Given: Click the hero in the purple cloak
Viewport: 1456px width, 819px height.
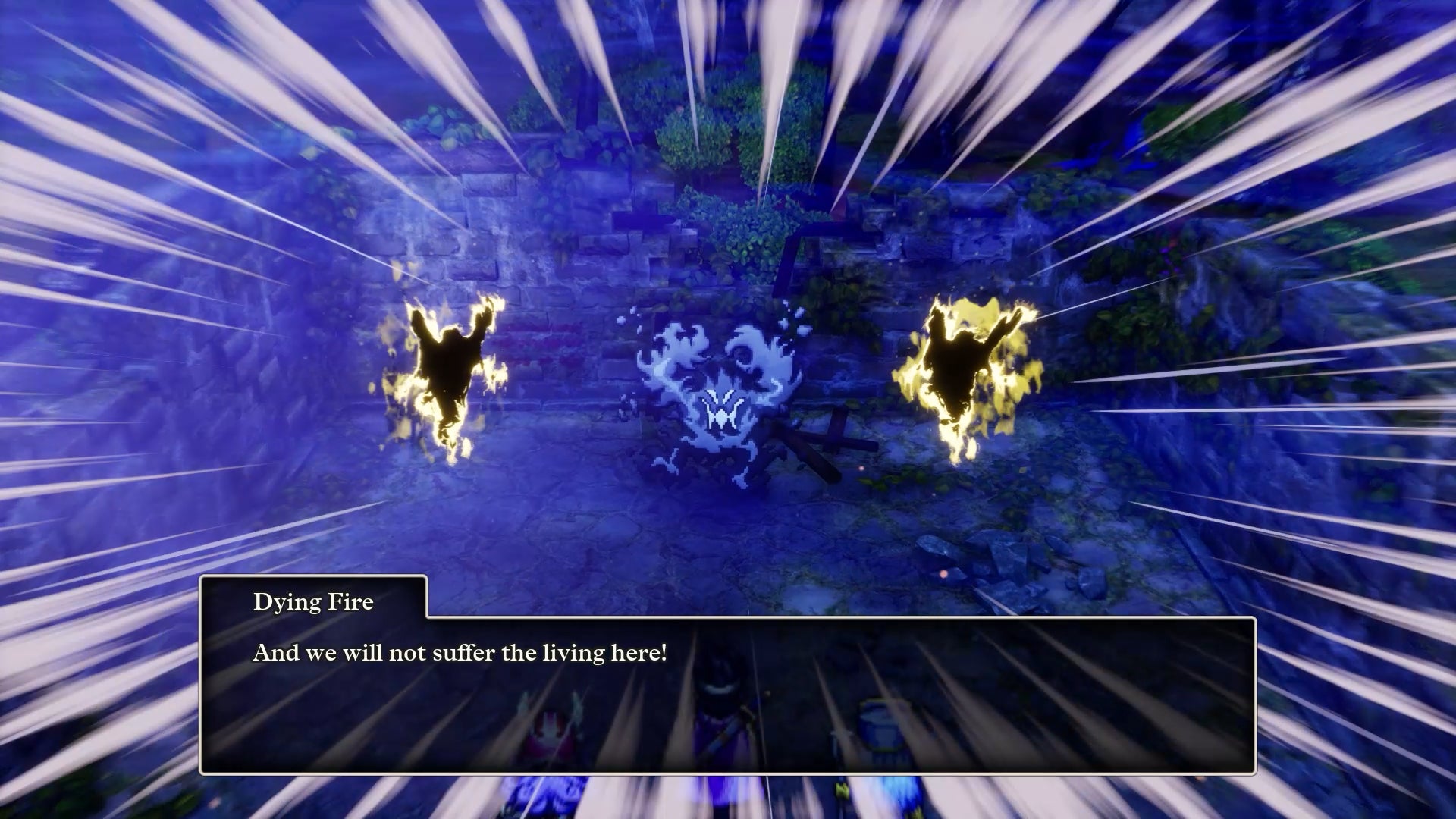Looking at the screenshot, I should (720, 720).
